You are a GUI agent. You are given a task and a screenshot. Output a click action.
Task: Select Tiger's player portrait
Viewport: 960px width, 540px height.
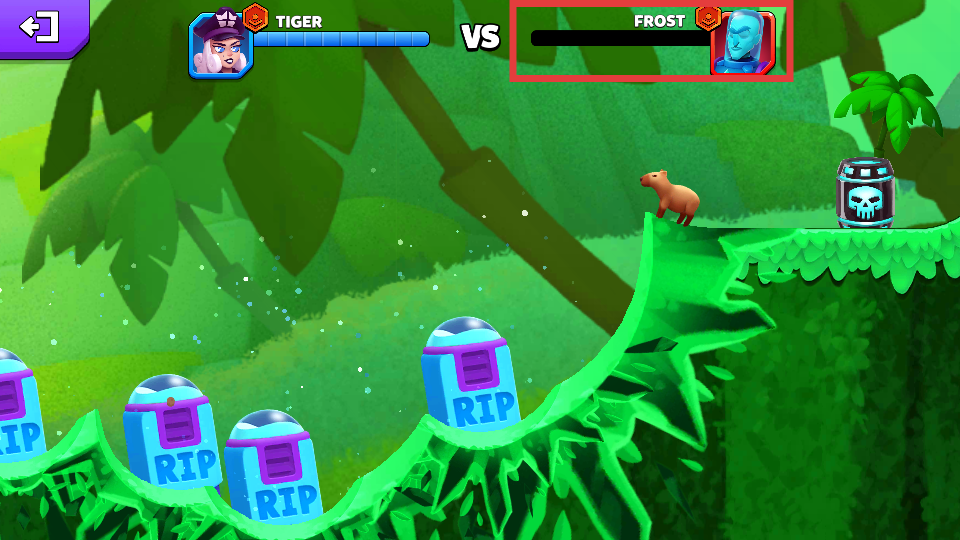coord(220,46)
